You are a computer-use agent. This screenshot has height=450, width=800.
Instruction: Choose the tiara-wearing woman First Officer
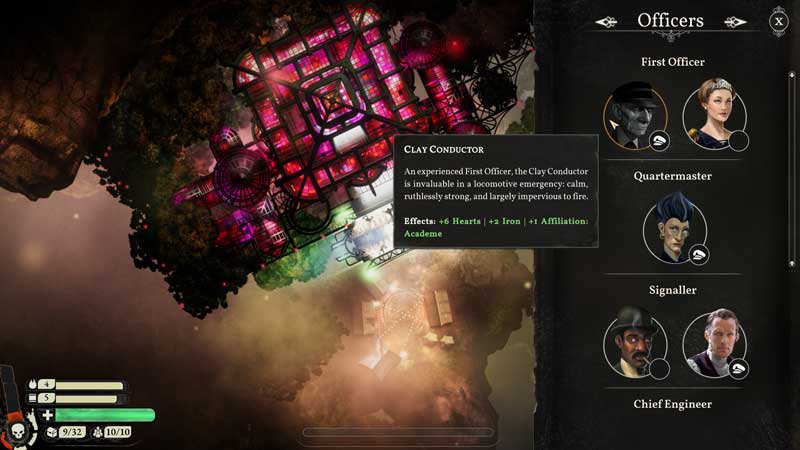(714, 113)
